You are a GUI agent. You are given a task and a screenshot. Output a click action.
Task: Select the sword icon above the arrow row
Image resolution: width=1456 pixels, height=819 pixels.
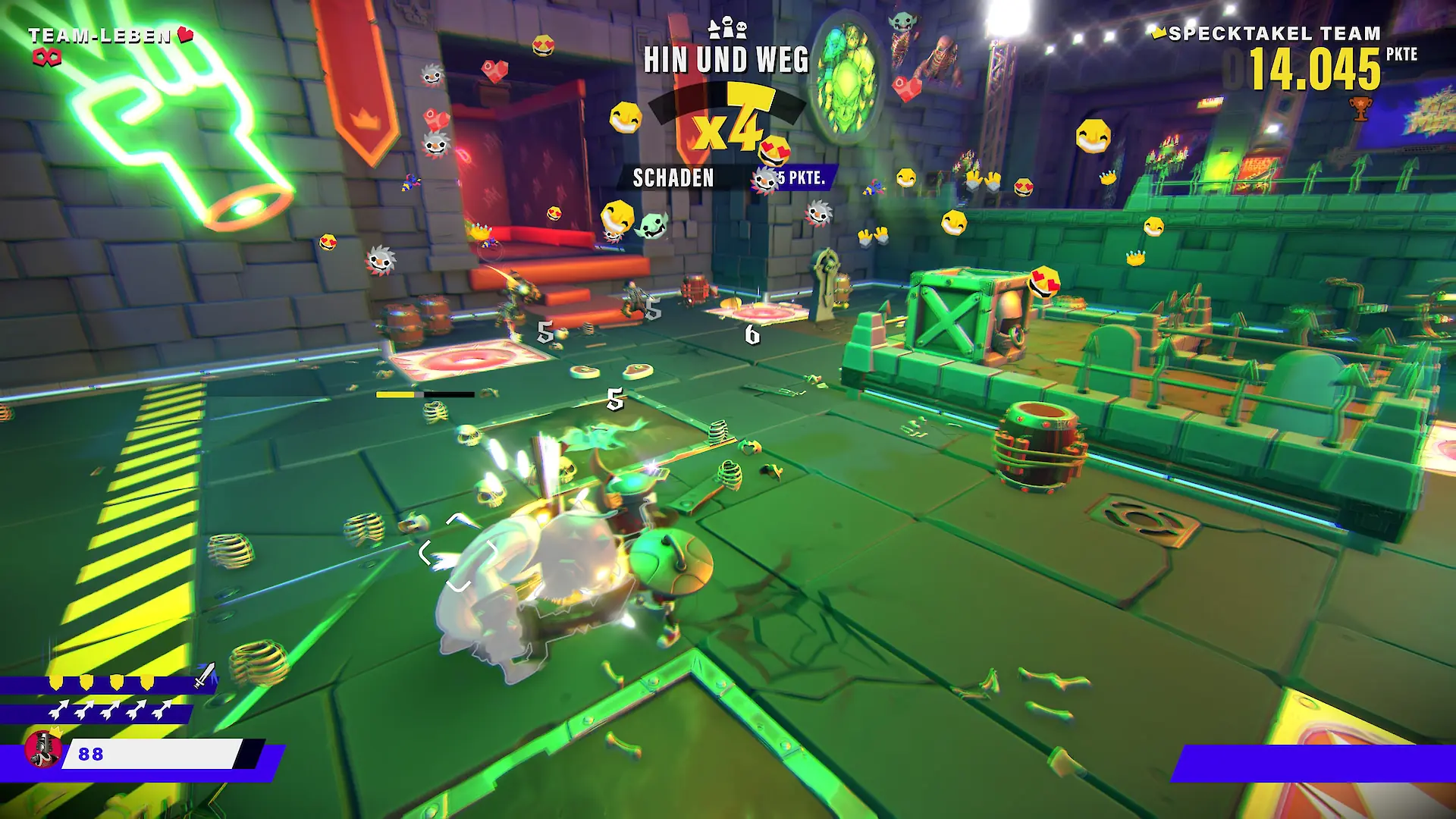pos(205,676)
